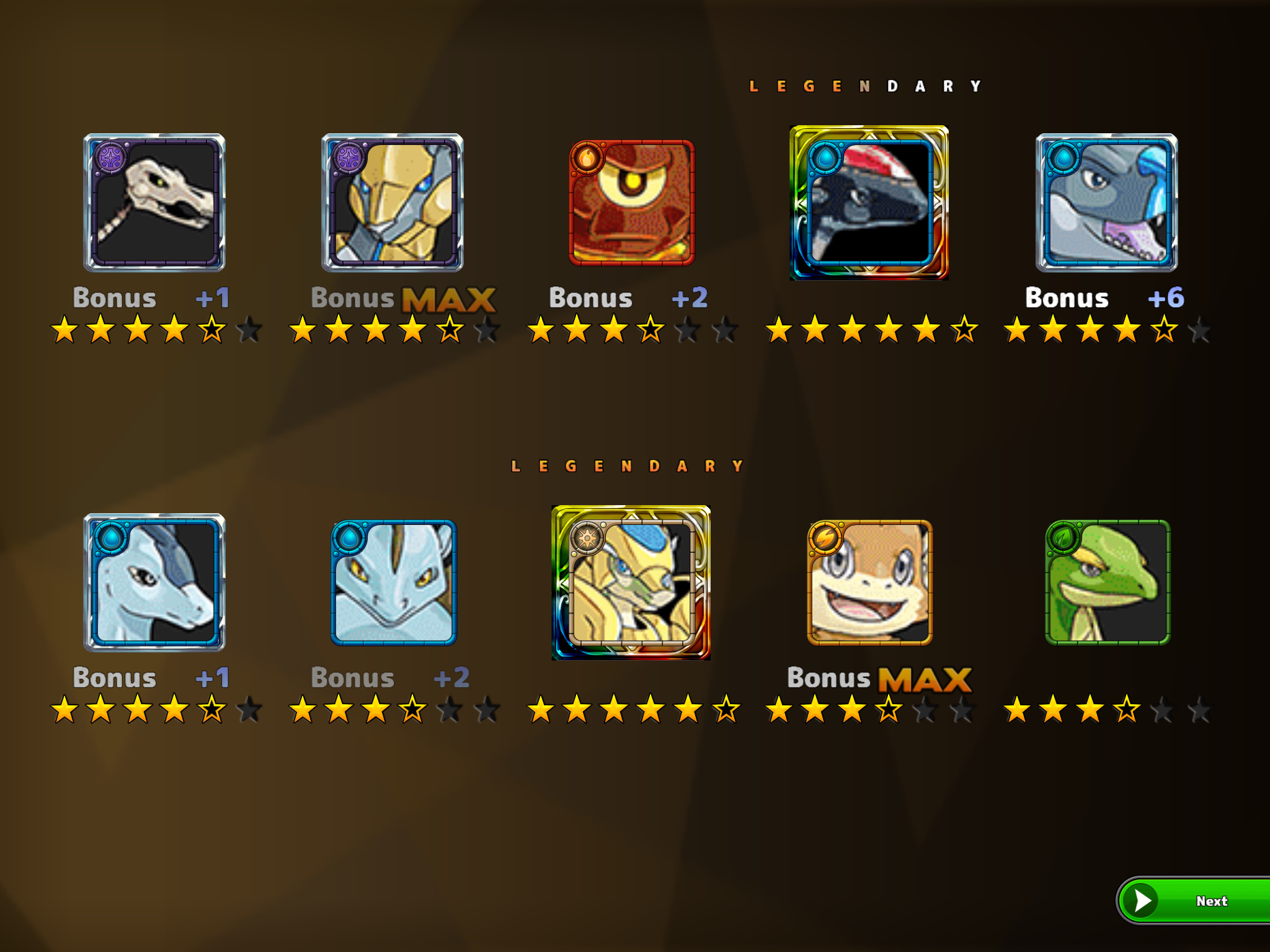
Task: Click the second LEGENDARY header above the bottom row
Action: 628,465
